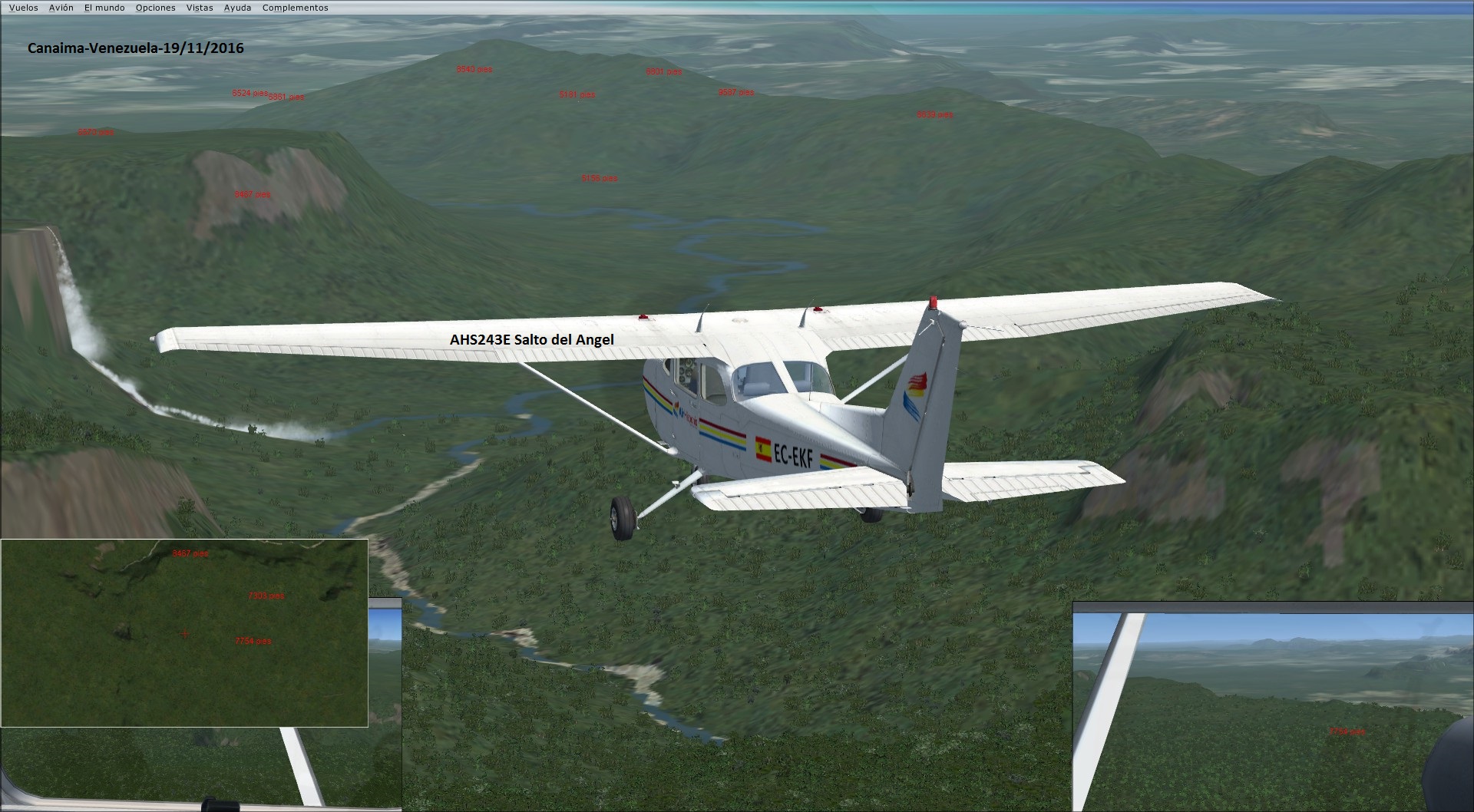The height and width of the screenshot is (812, 1474).
Task: Select the top-down map view window
Action: tap(184, 632)
